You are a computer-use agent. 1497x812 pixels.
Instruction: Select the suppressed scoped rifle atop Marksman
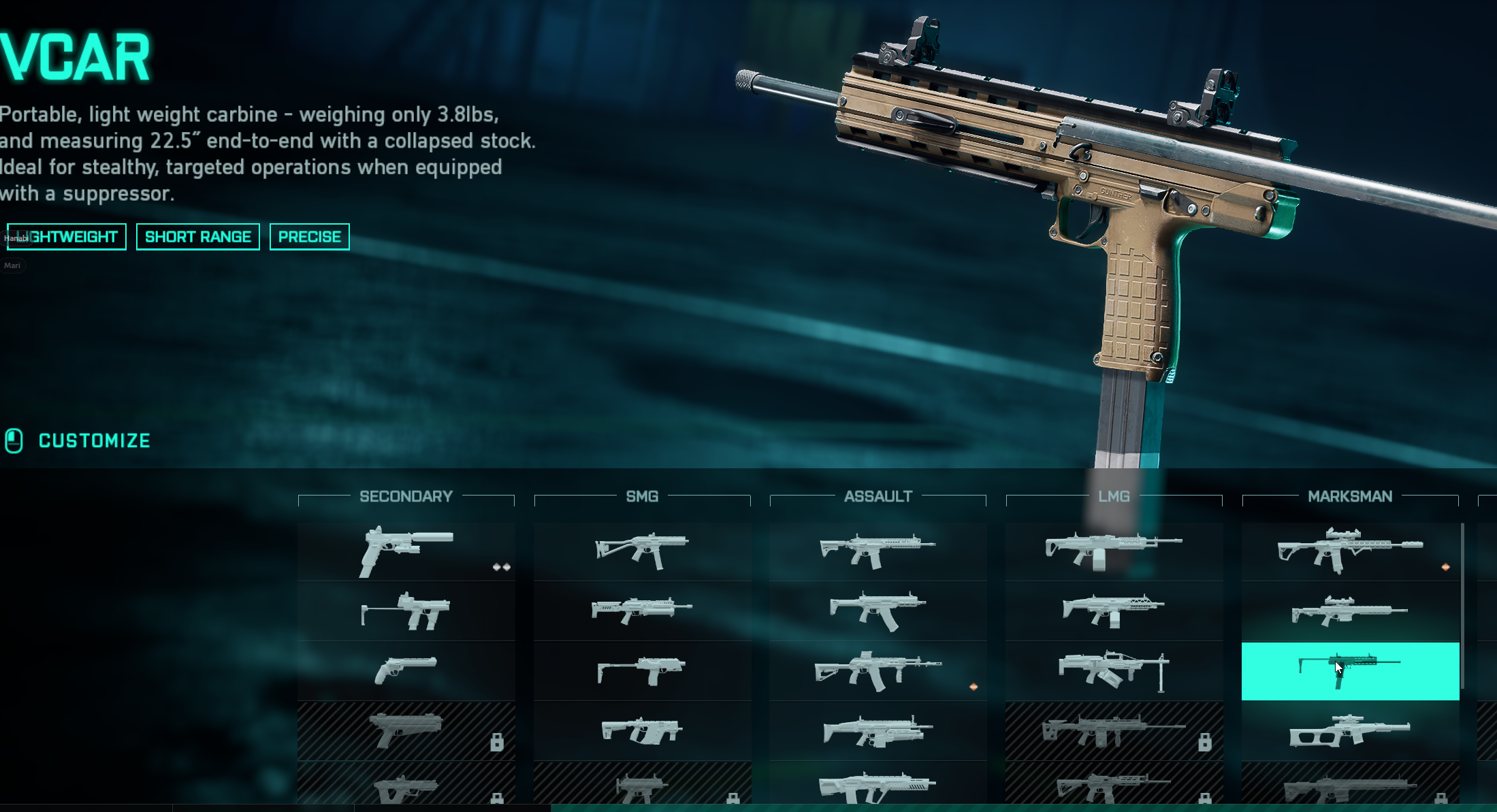click(x=1350, y=551)
